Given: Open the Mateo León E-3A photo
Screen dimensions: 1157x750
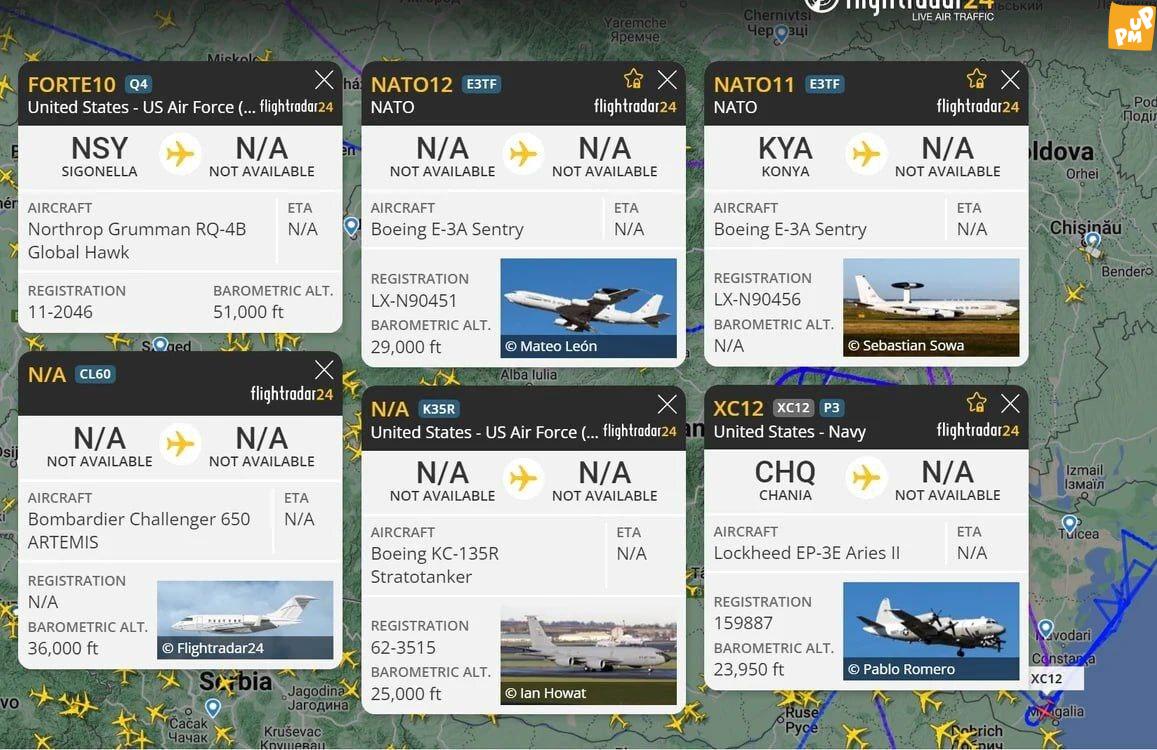Looking at the screenshot, I should click(x=588, y=308).
